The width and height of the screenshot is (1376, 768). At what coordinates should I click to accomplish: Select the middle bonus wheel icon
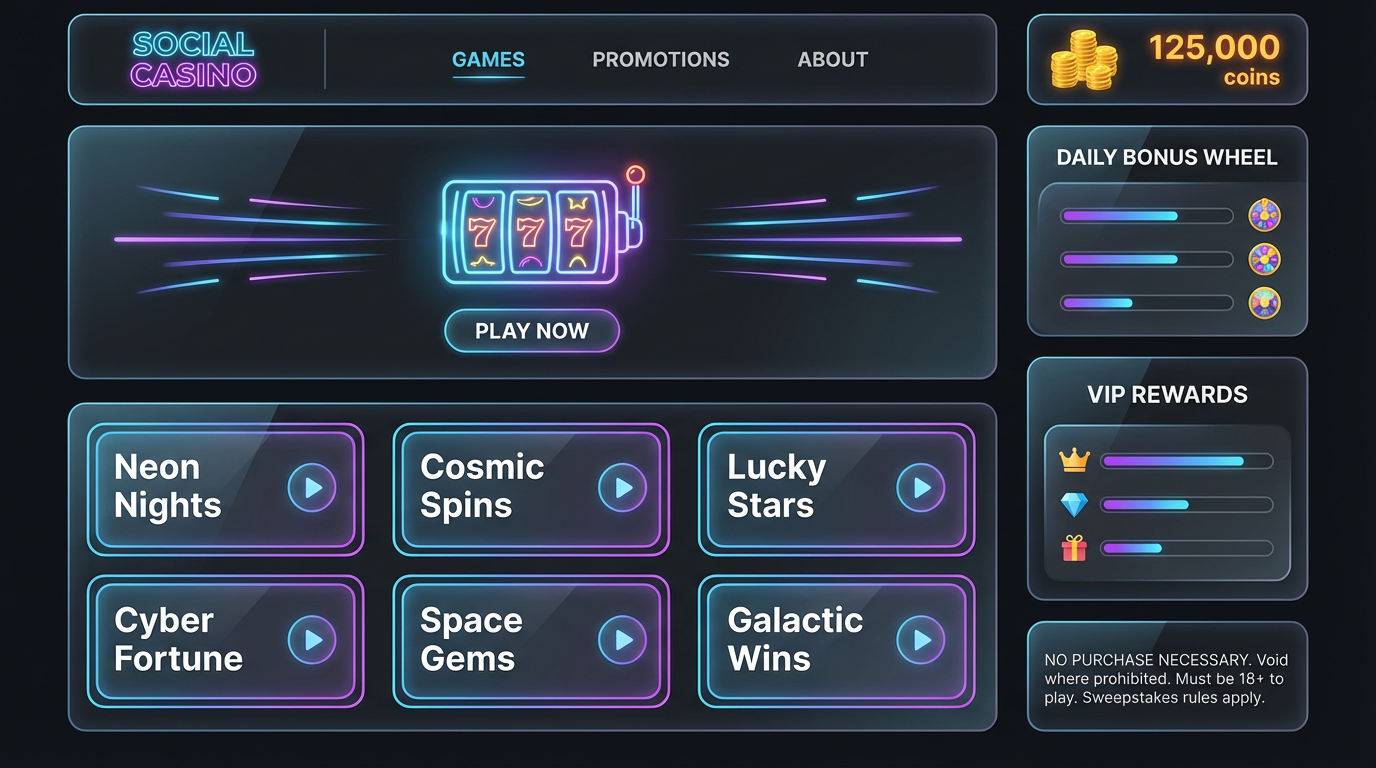pos(1264,259)
